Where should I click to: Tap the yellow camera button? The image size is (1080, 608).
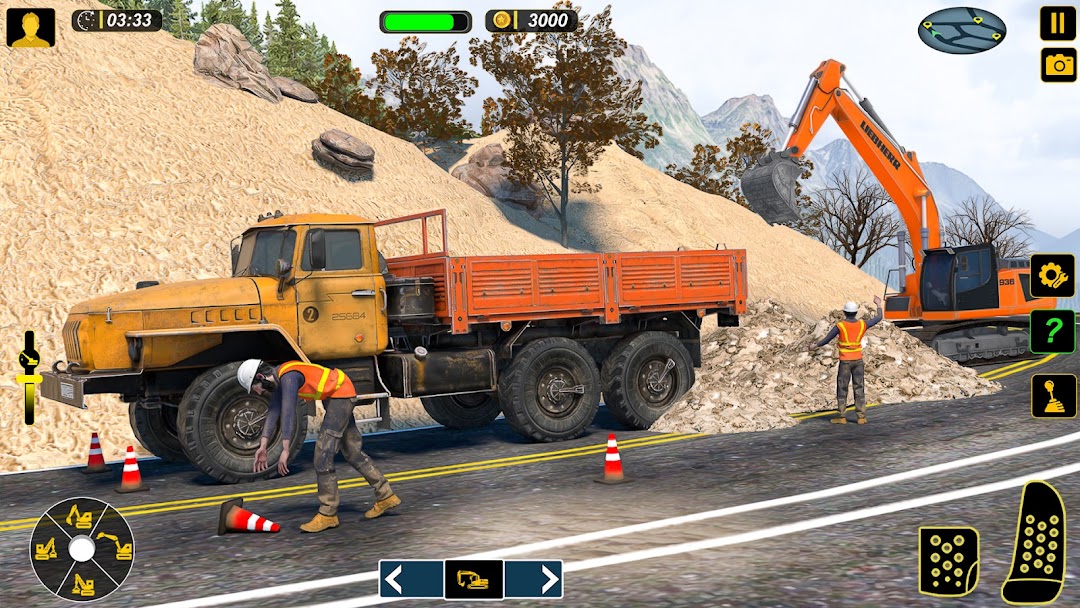coord(1058,65)
